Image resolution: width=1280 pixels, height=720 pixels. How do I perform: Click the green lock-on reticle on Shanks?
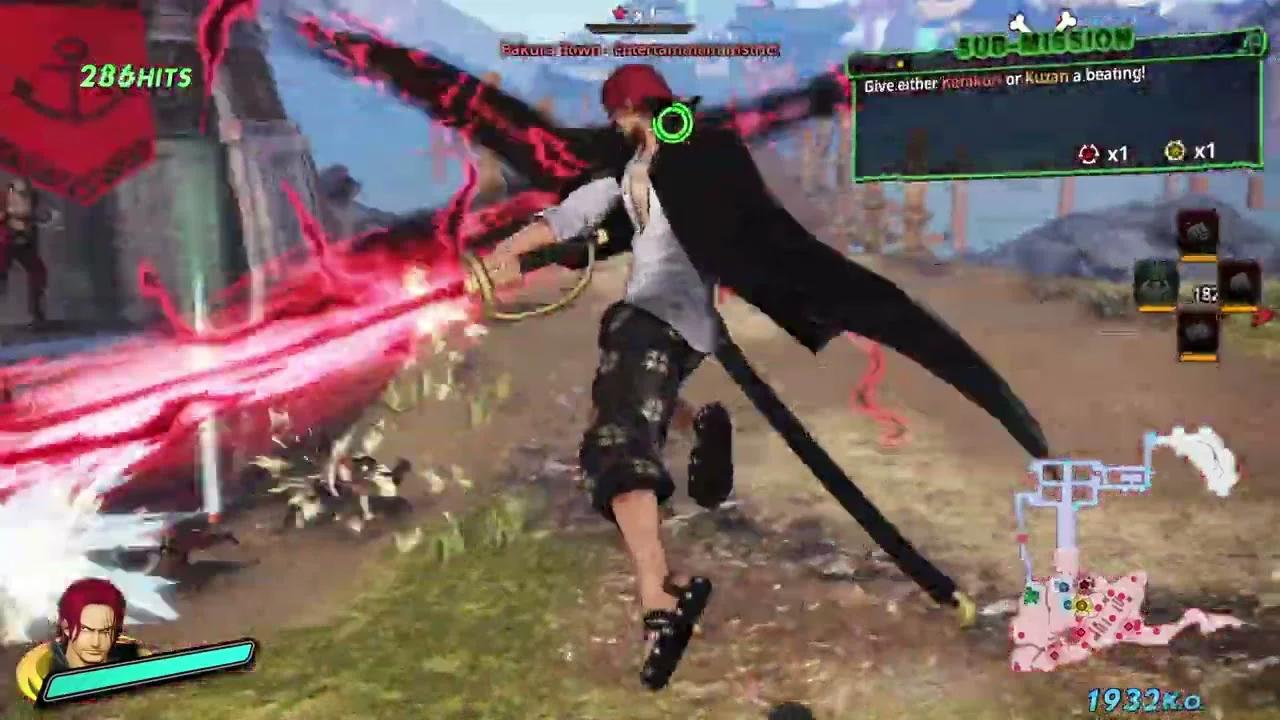(x=673, y=122)
